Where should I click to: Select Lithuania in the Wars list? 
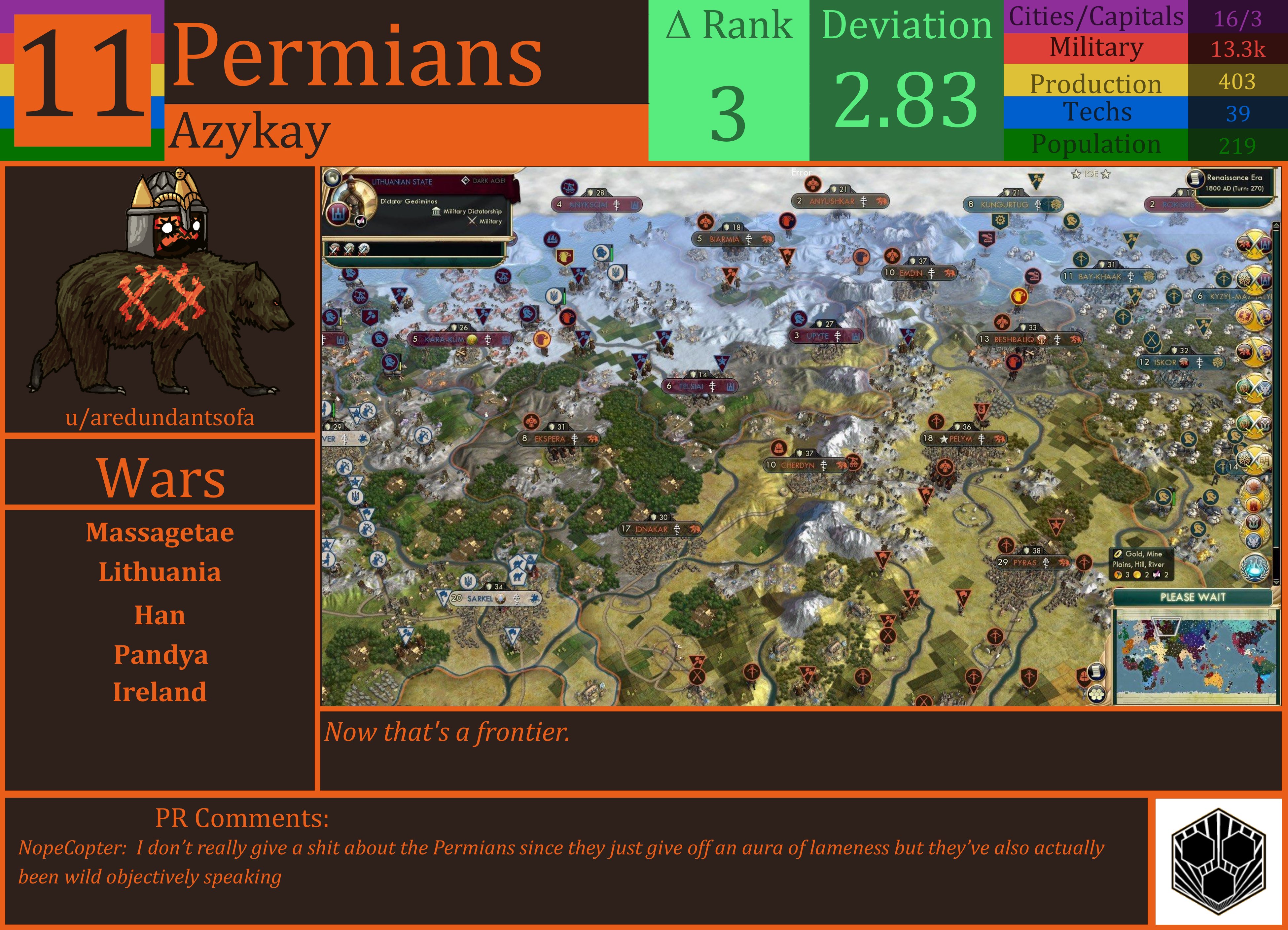coord(161,572)
